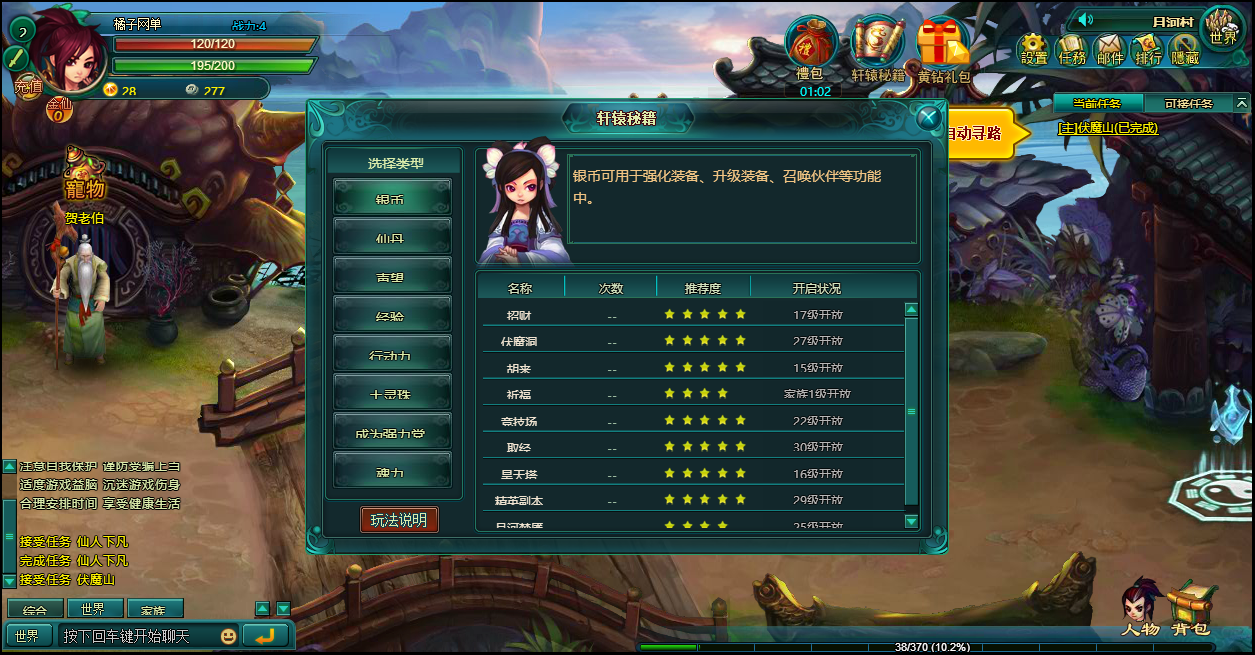Check the 邮件 mail envelope
The height and width of the screenshot is (655, 1255).
click(1110, 49)
